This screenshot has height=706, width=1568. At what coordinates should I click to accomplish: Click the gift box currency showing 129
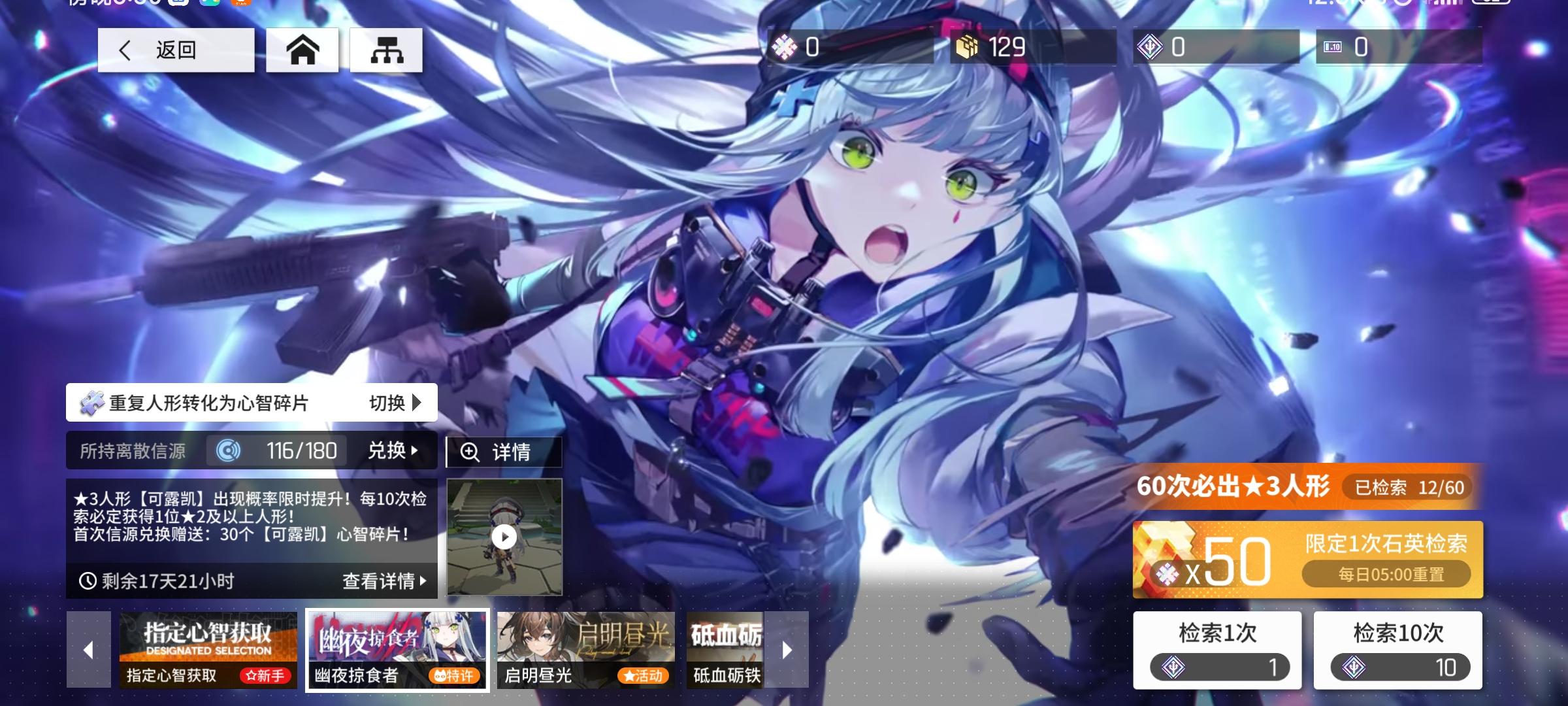pyautogui.click(x=968, y=48)
